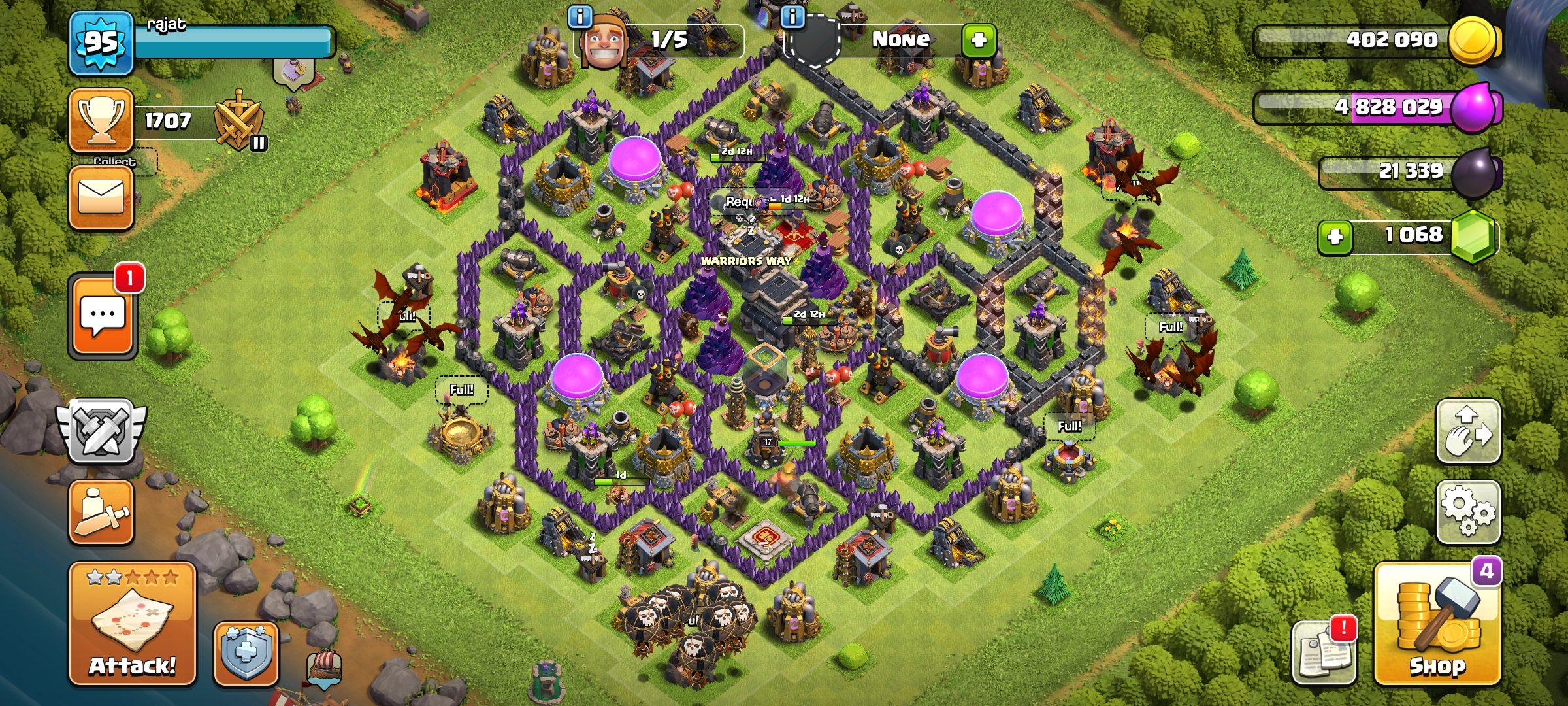Open the settings gears button
The image size is (1568, 706).
click(x=1467, y=512)
